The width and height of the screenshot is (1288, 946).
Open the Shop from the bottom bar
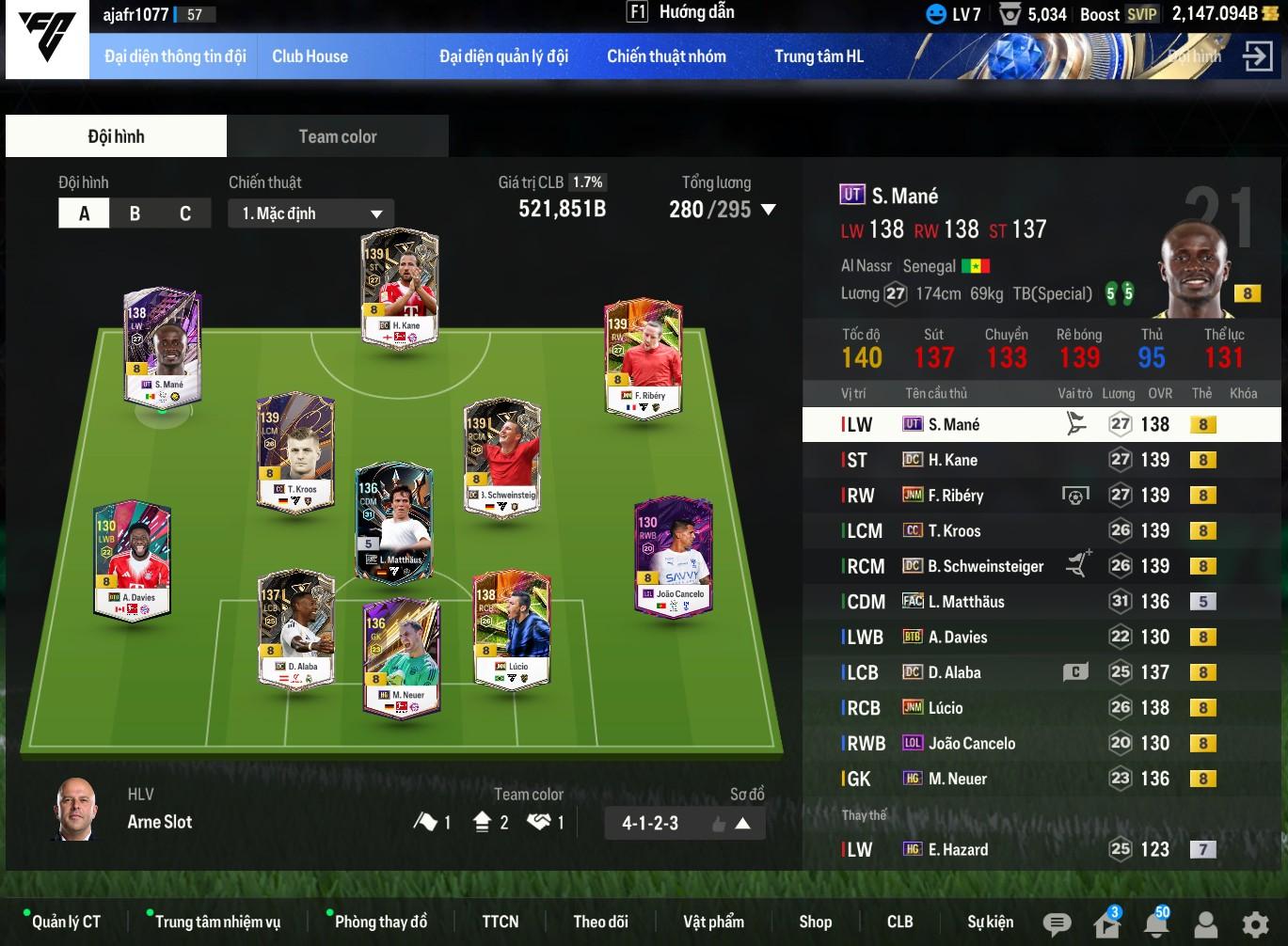click(x=815, y=922)
